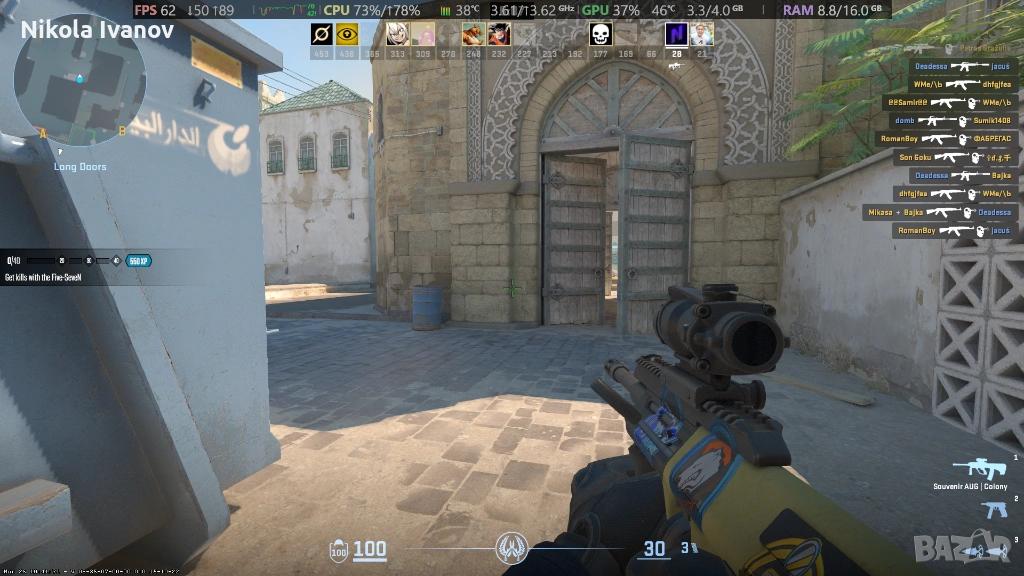Click the slashed-circle player avatar
The width and height of the screenshot is (1024, 576).
pyautogui.click(x=321, y=35)
